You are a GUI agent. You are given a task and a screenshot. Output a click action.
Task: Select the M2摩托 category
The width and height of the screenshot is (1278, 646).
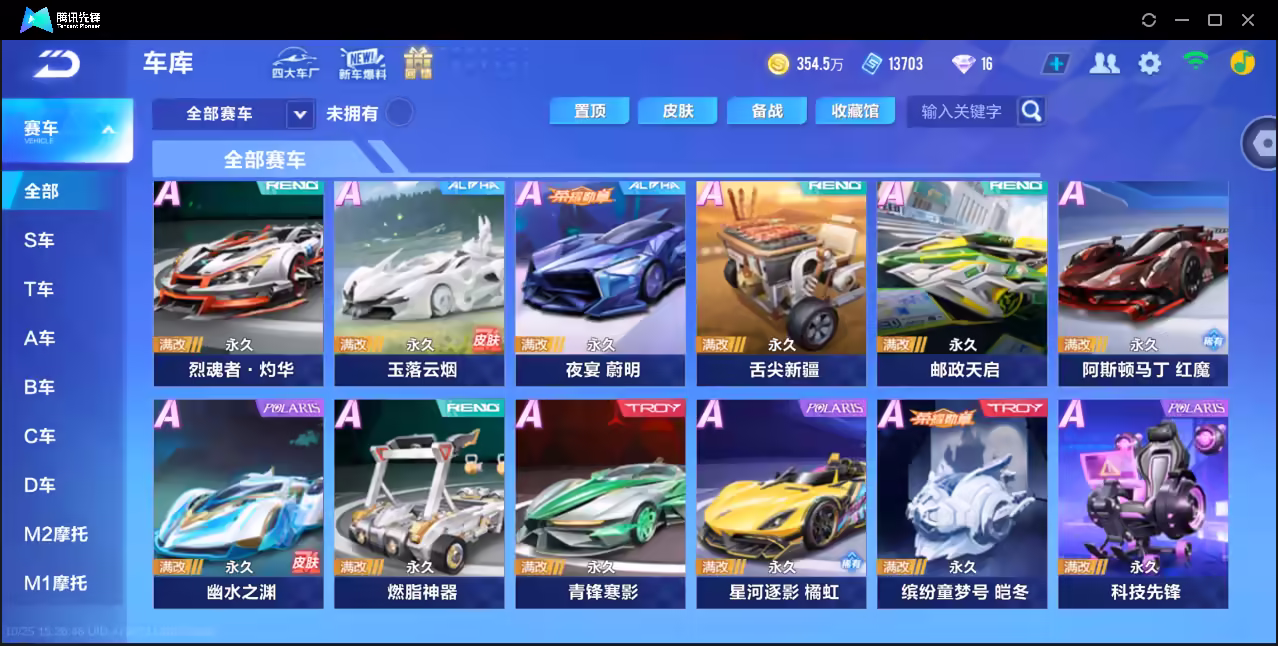pos(56,534)
